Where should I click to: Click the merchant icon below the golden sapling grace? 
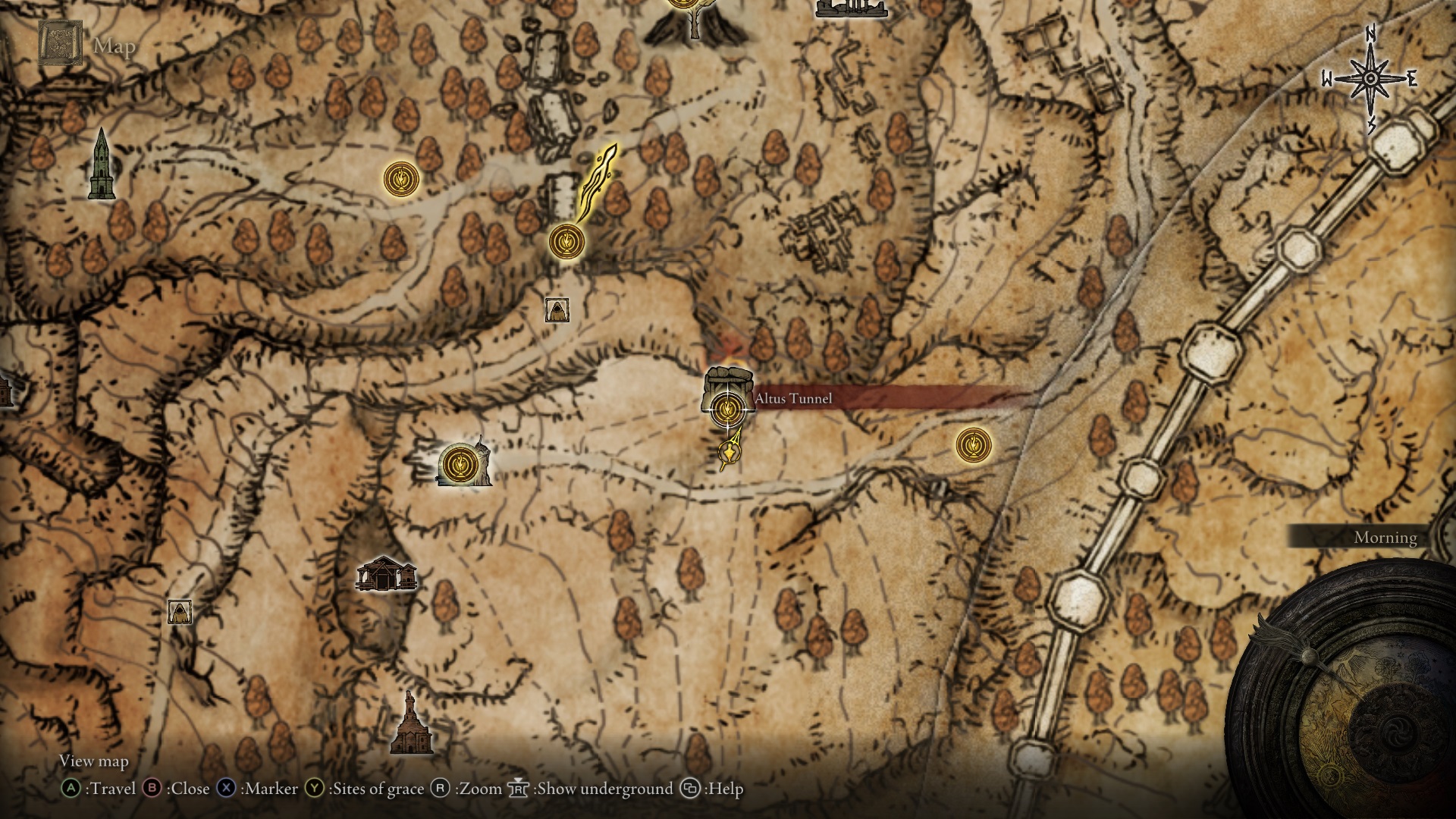(557, 309)
